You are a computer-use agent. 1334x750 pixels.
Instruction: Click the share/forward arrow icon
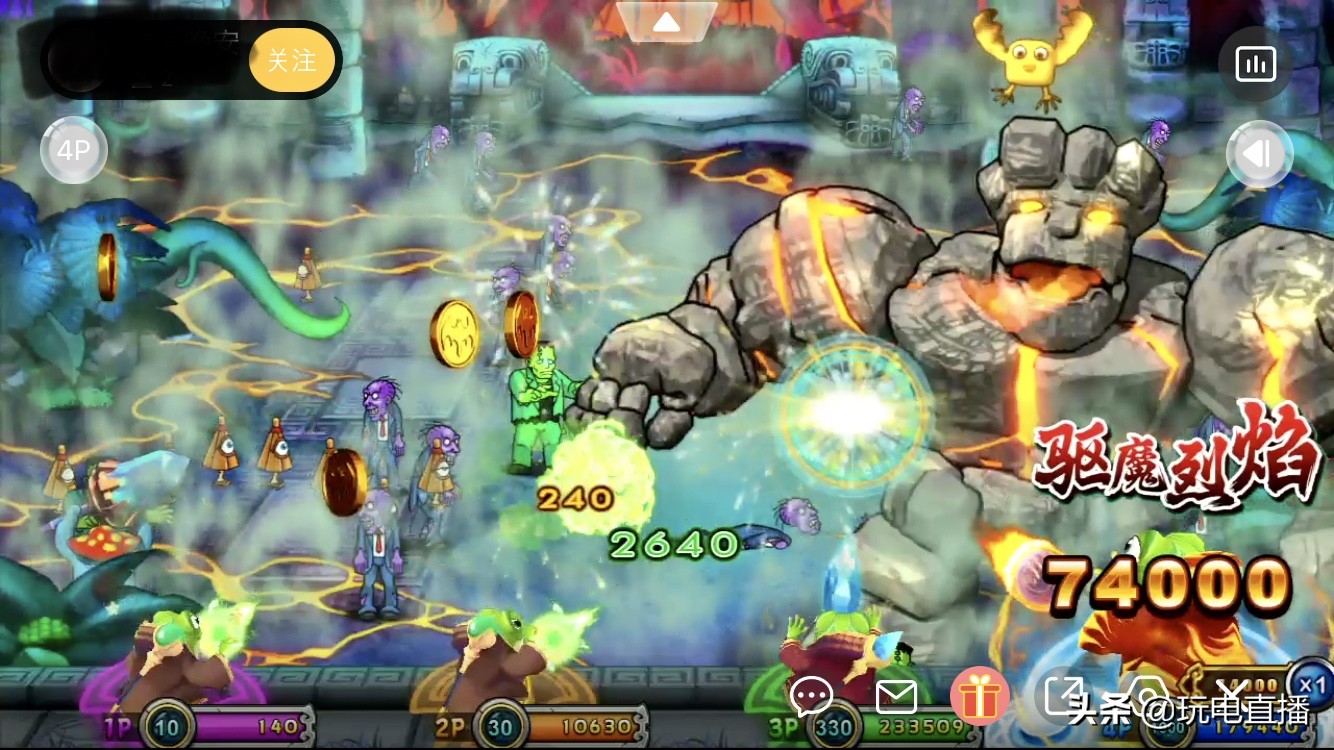(x=1066, y=694)
